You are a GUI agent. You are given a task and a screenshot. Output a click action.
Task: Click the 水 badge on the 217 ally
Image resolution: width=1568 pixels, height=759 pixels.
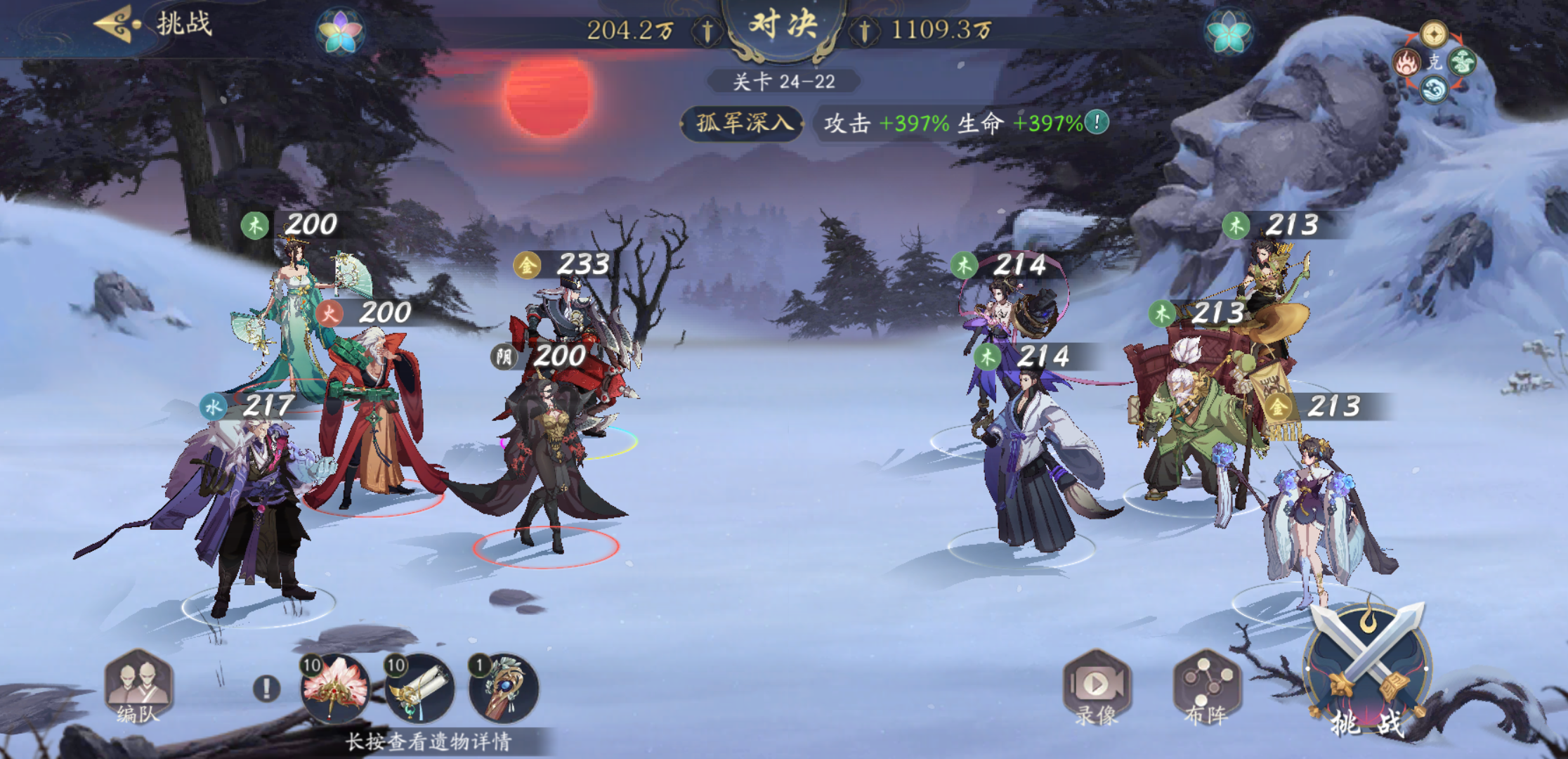coord(212,406)
